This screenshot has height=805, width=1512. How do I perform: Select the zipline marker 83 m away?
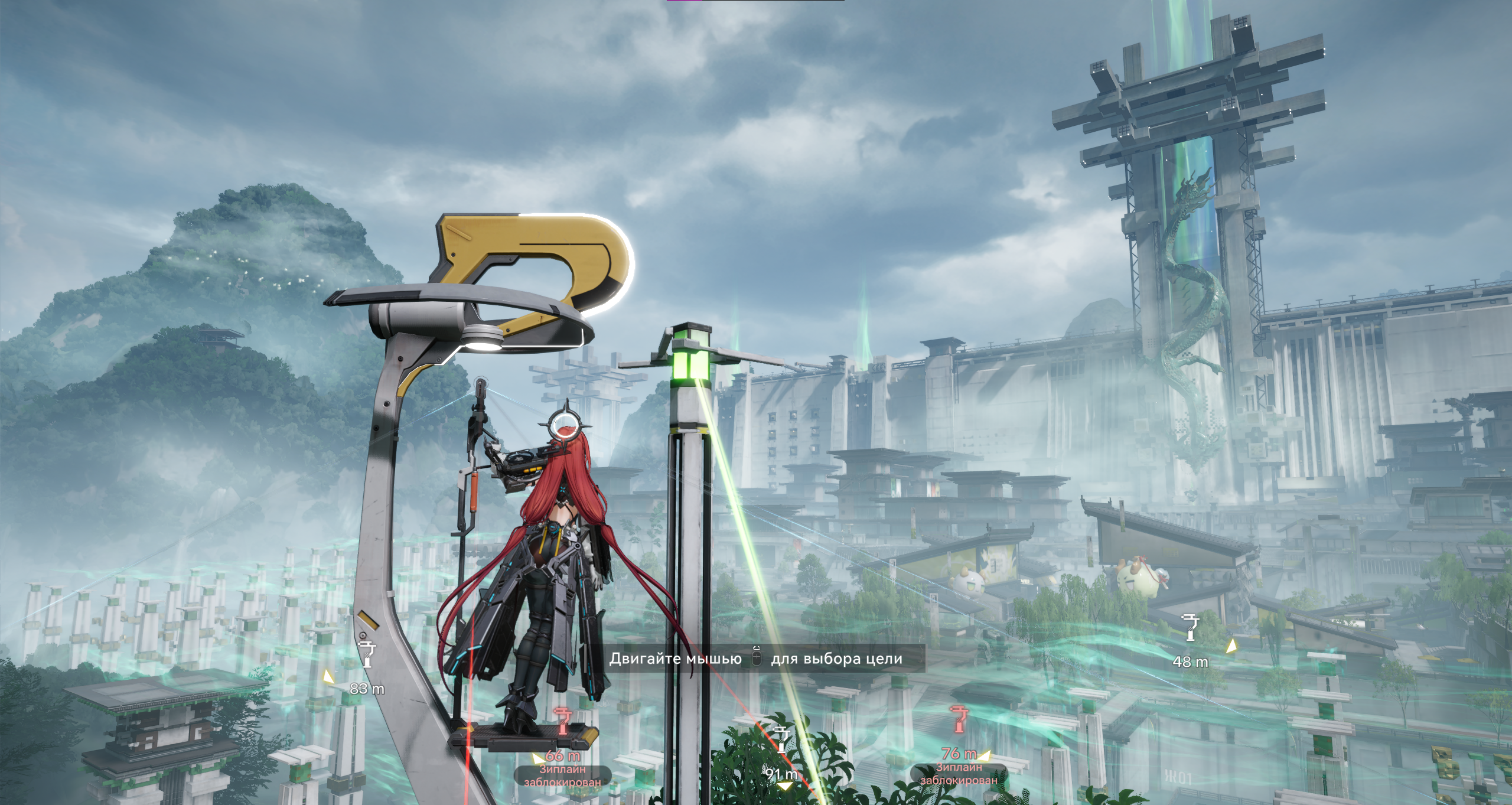[x=367, y=654]
